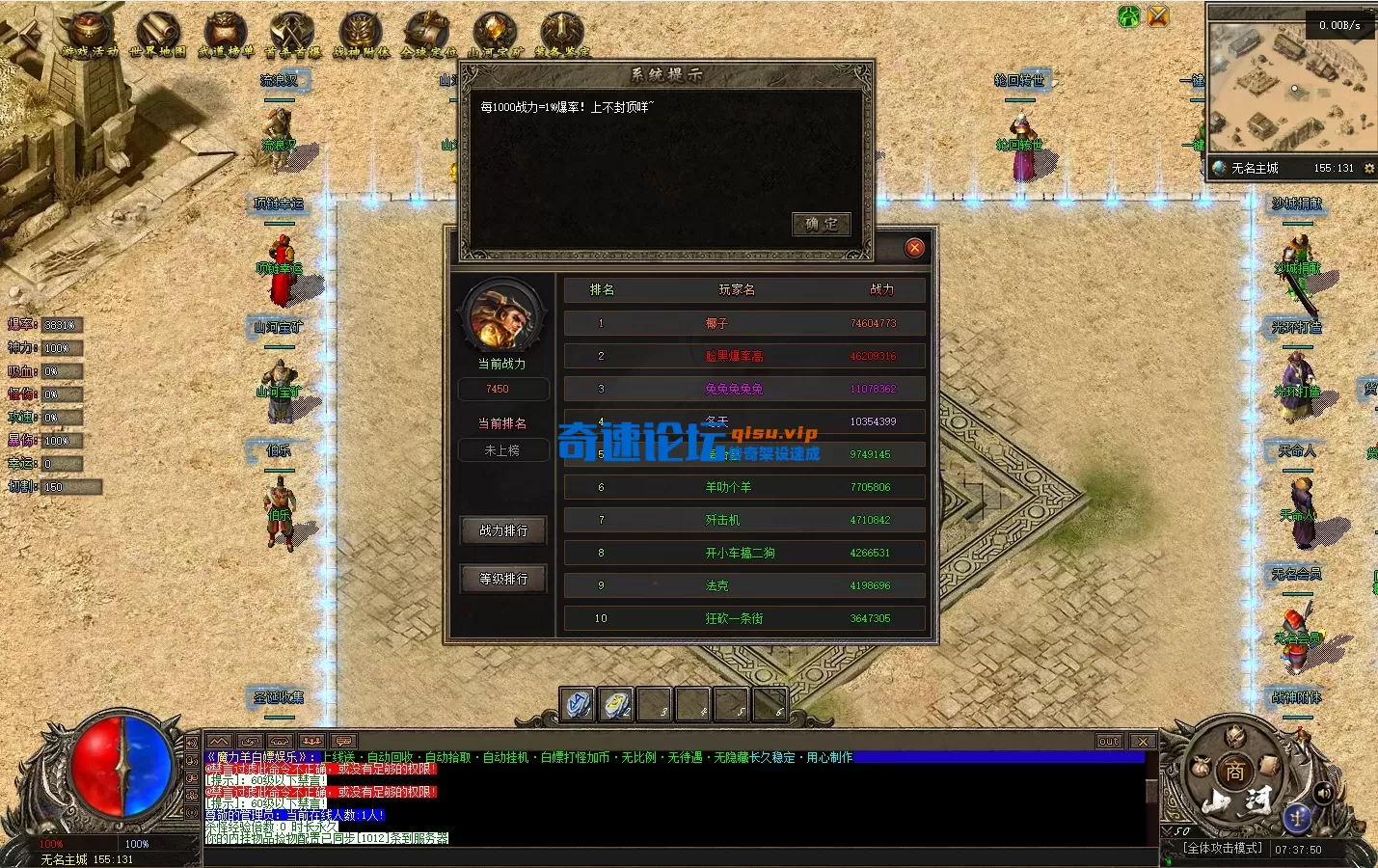Open the 商 shop button
Viewport: 1378px width, 868px height.
[x=1234, y=771]
